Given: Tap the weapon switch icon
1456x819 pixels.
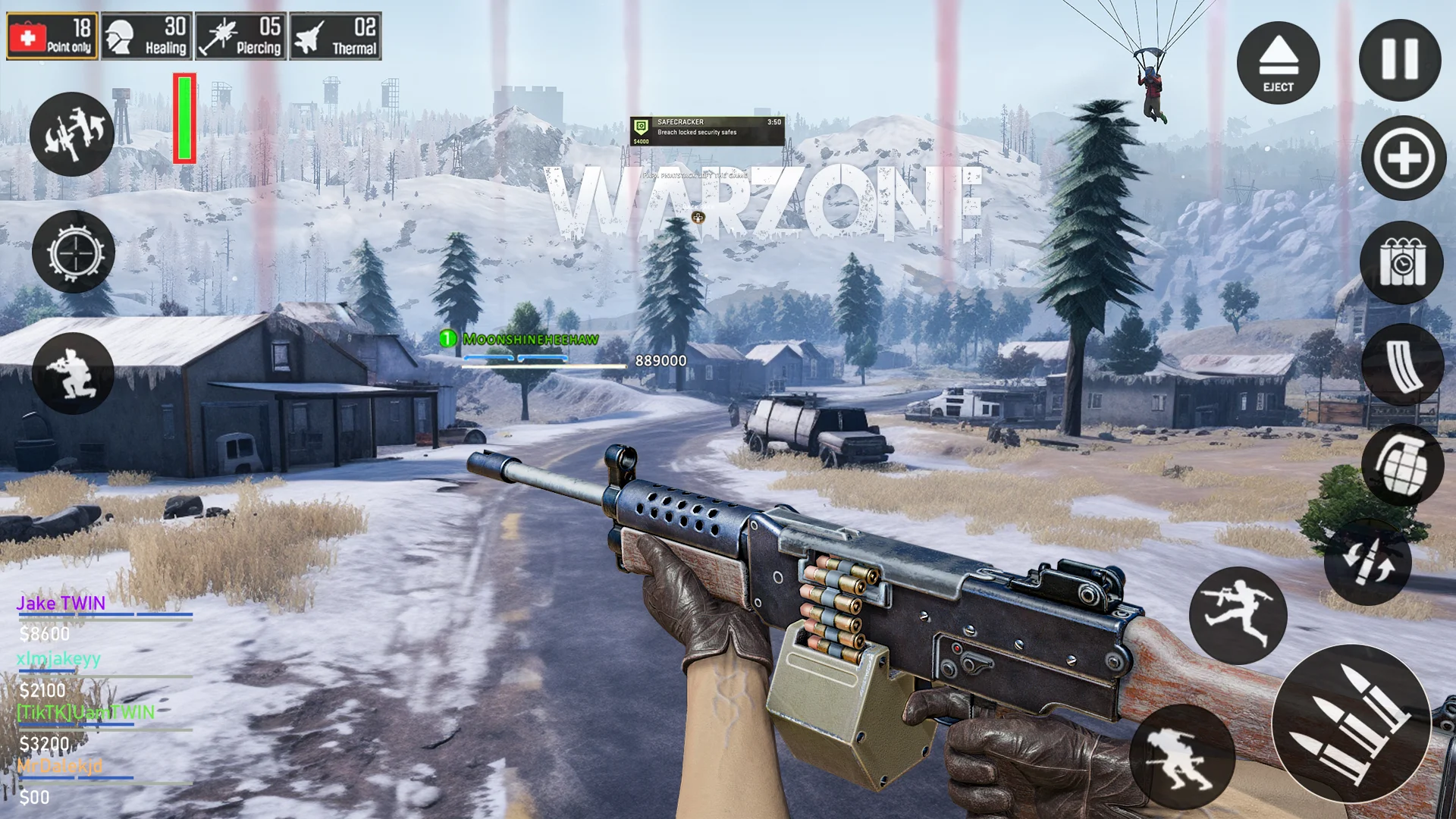Looking at the screenshot, I should tap(72, 134).
